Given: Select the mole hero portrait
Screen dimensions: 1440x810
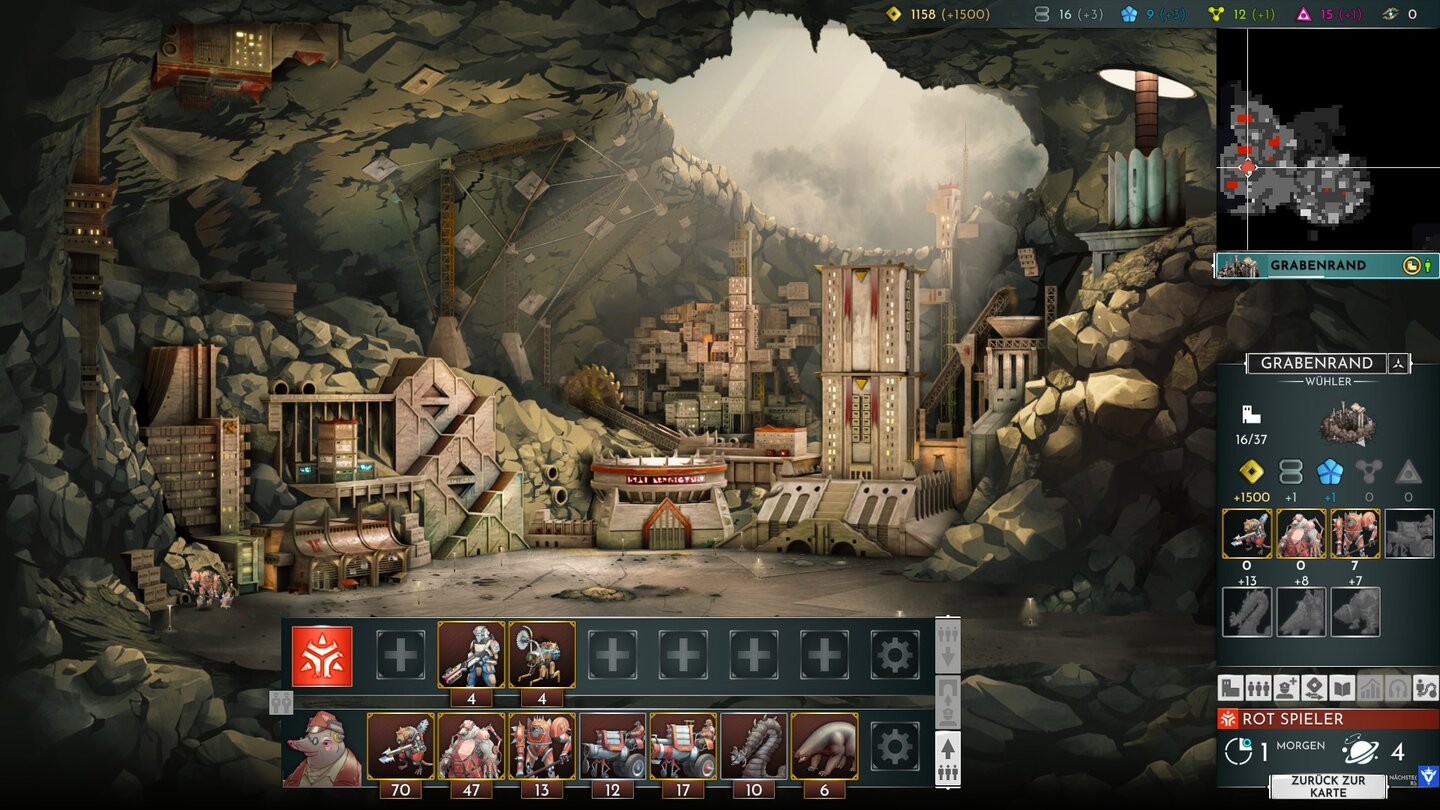Looking at the screenshot, I should [322, 748].
